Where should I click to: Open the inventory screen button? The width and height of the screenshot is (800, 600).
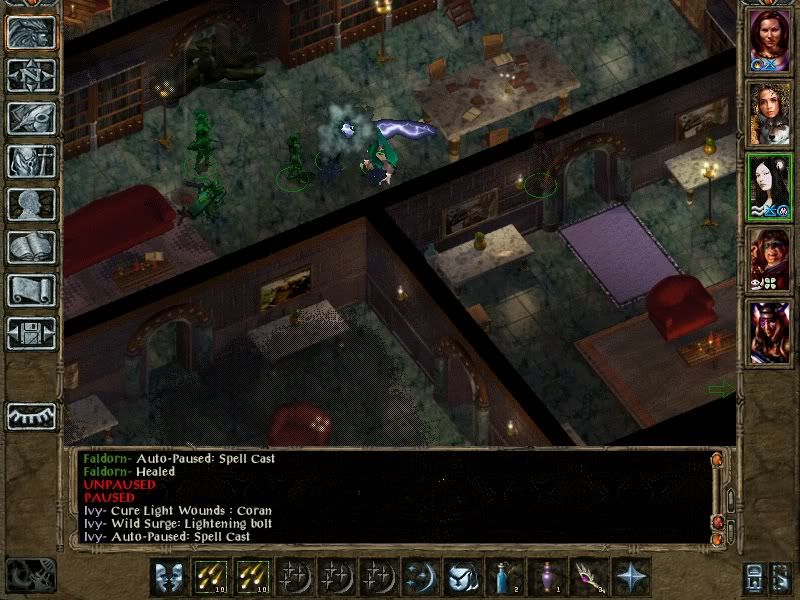31,161
